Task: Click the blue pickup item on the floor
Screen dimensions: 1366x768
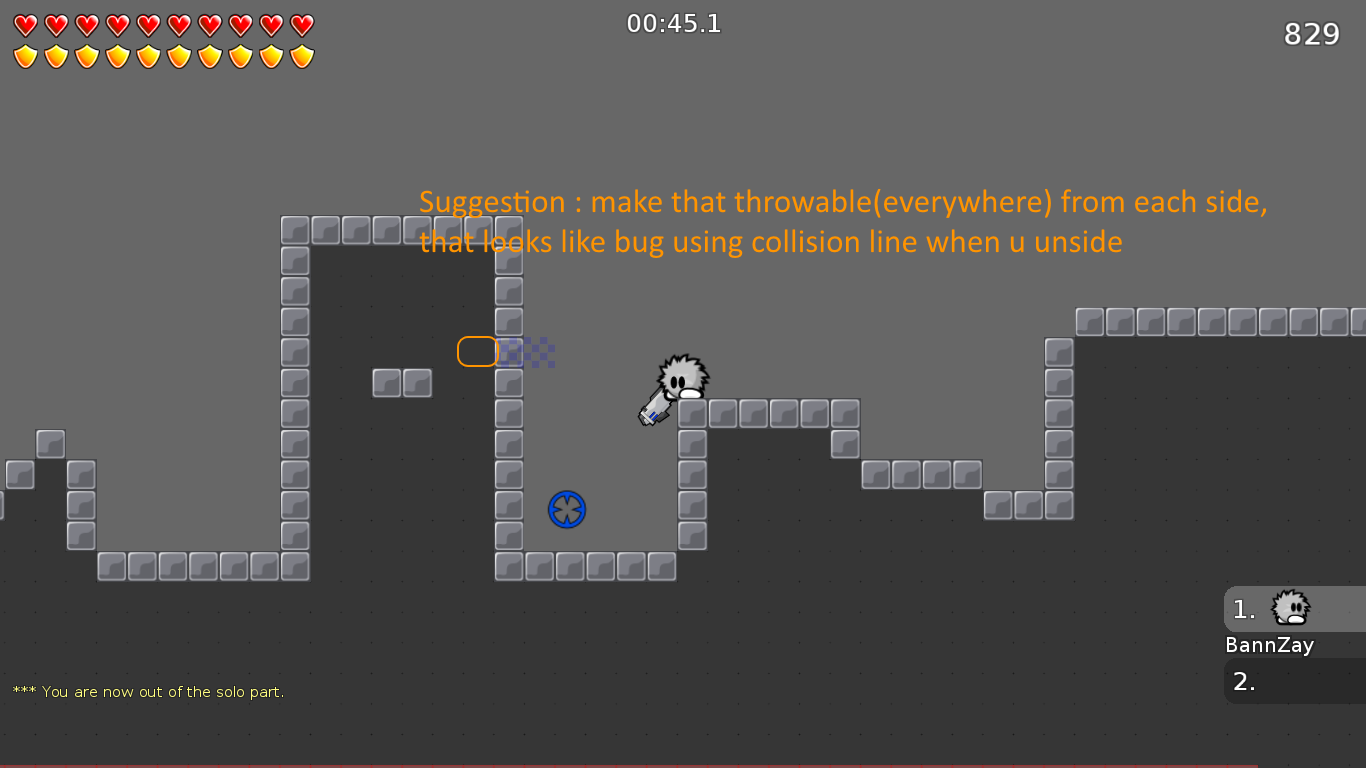Action: (566, 509)
